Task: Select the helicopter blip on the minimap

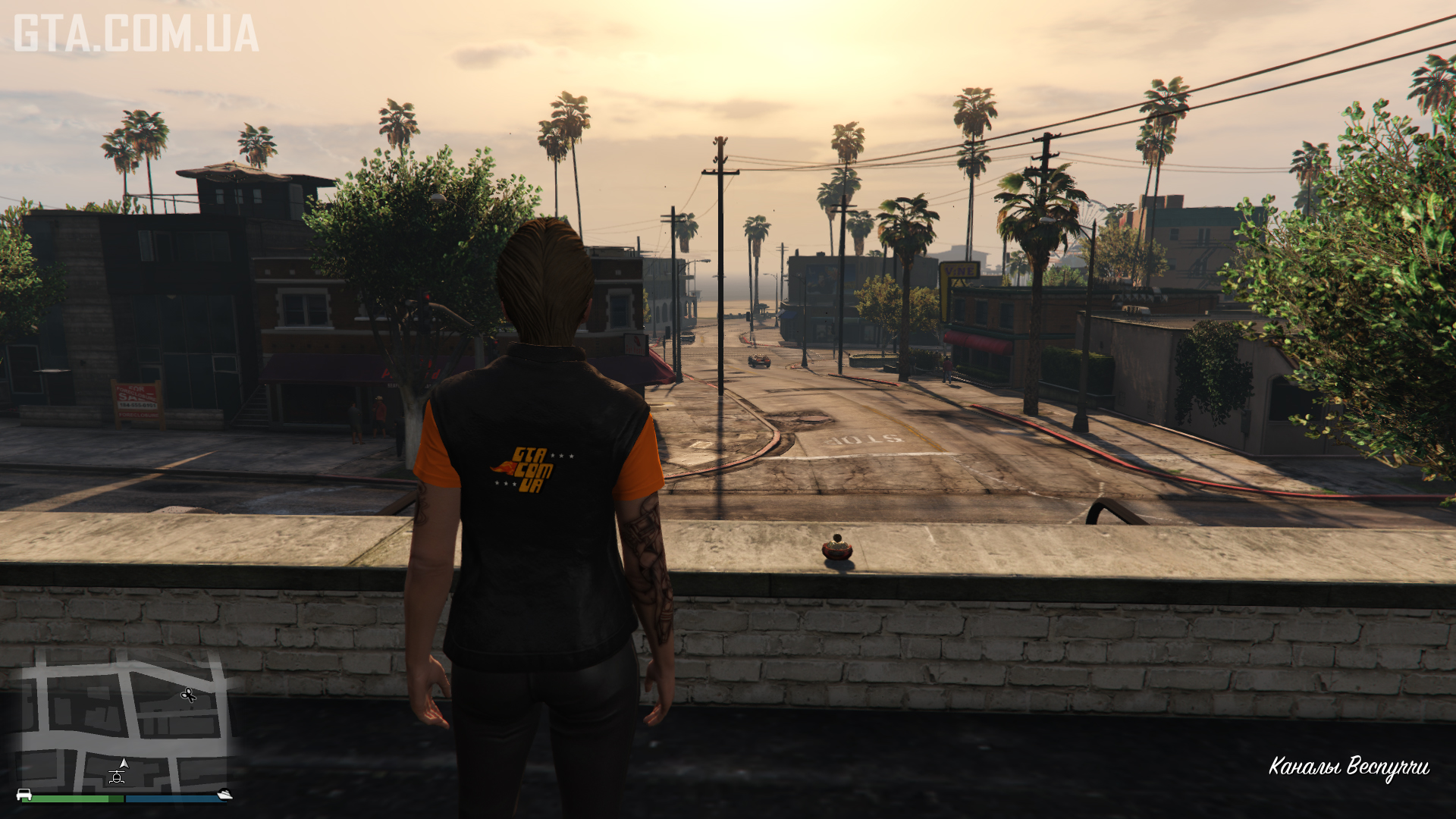Action: (117, 777)
